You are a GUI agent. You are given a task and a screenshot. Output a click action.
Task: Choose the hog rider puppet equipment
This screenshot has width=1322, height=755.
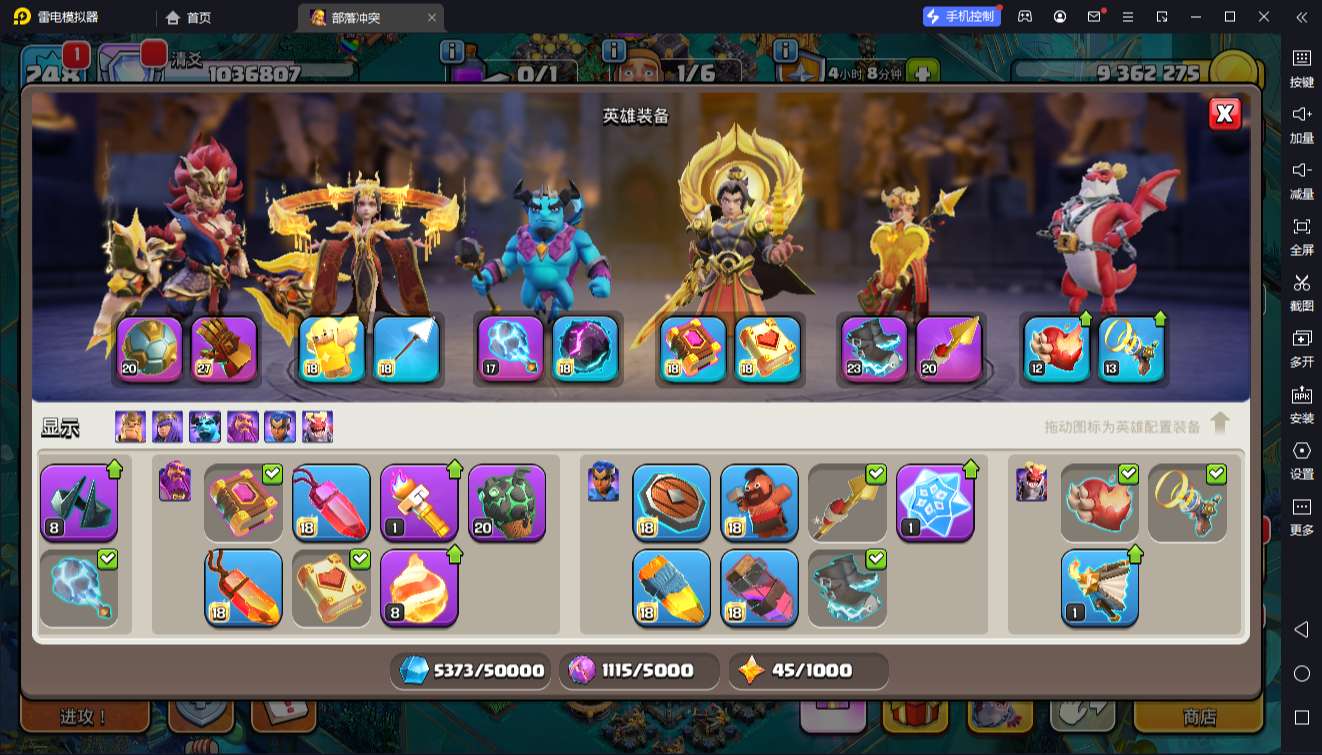[759, 503]
